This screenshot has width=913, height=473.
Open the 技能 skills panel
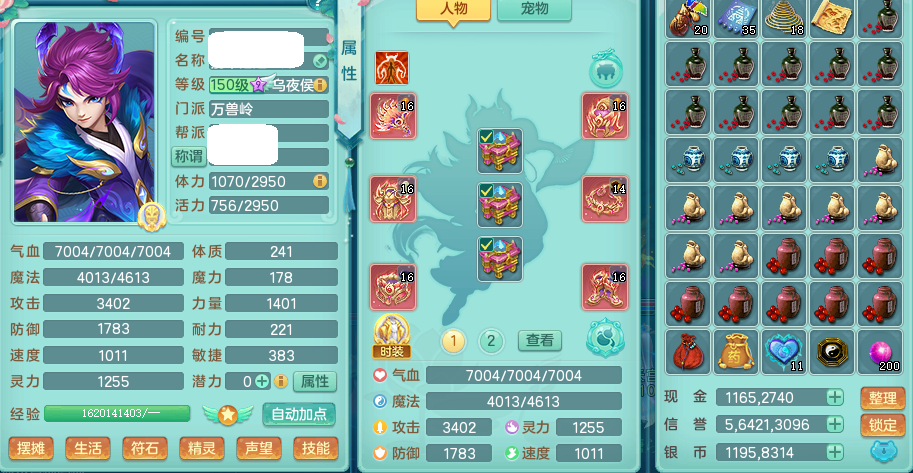click(x=315, y=448)
